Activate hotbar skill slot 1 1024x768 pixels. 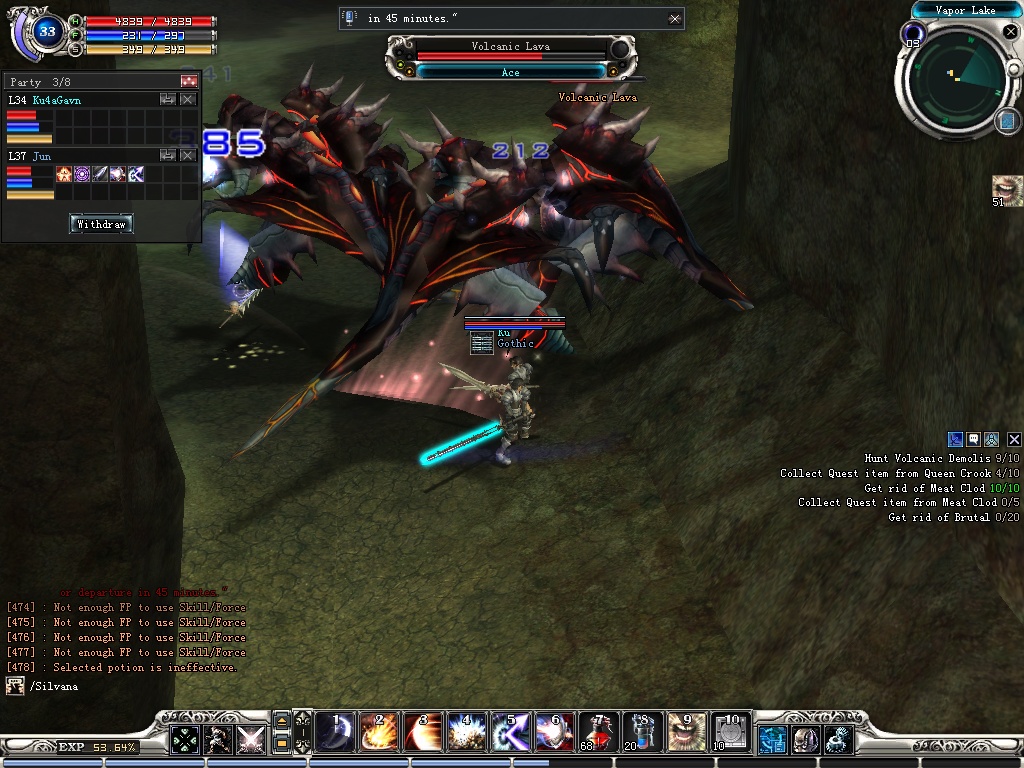tap(335, 733)
